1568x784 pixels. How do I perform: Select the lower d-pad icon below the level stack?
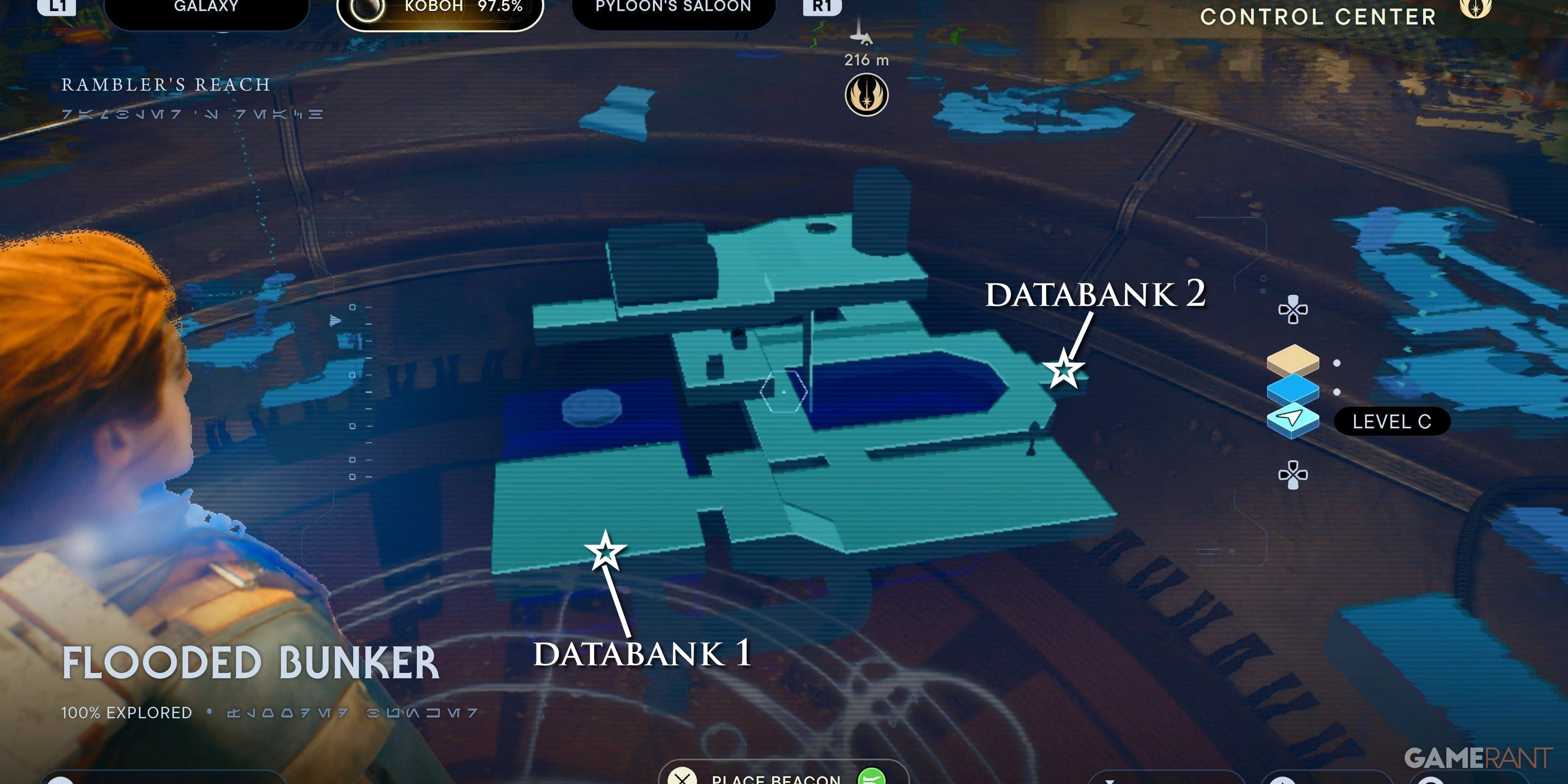[x=1293, y=475]
